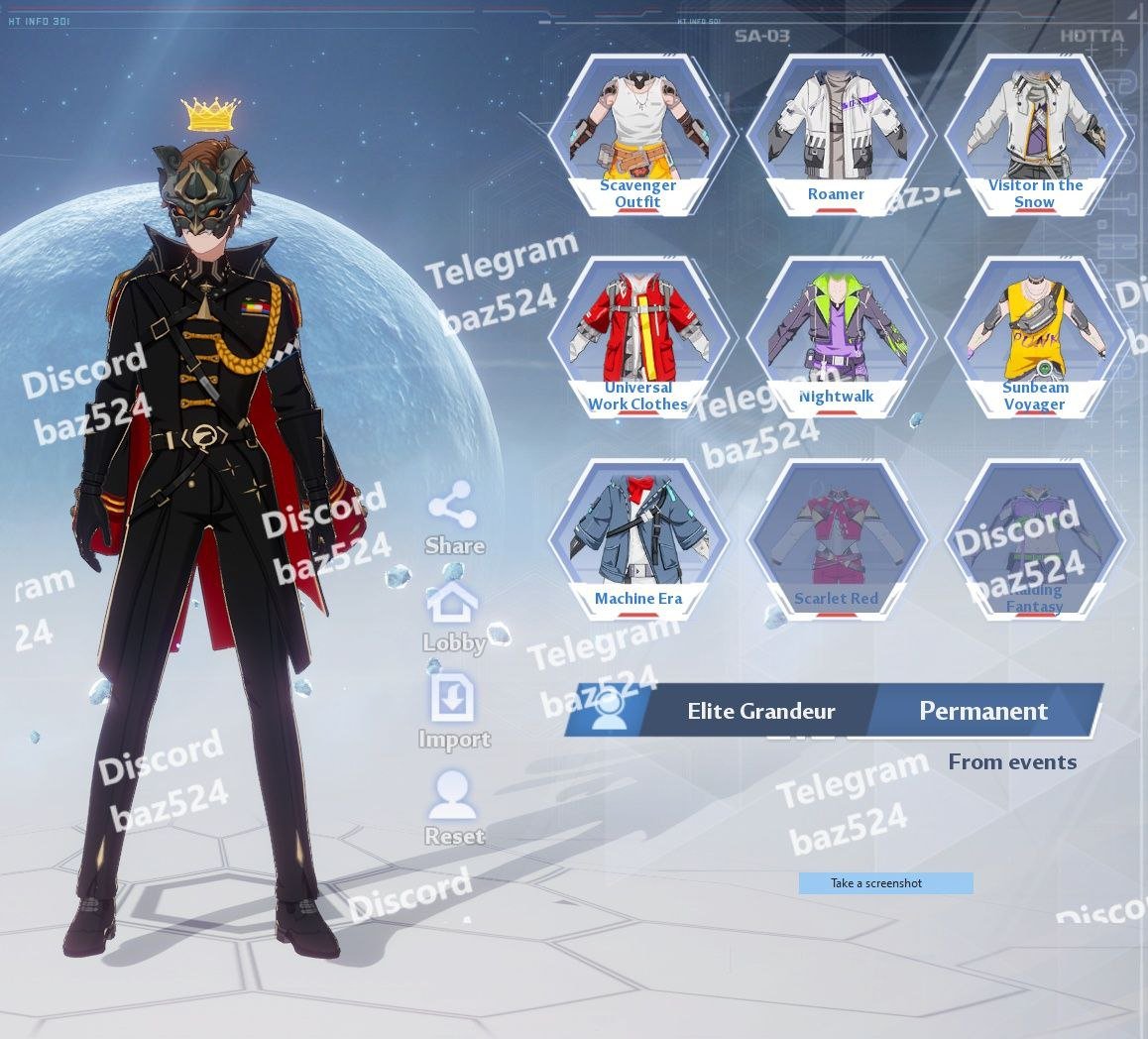Choose the Nightwalk outfit tile
This screenshot has width=1148, height=1039.
coord(836,338)
